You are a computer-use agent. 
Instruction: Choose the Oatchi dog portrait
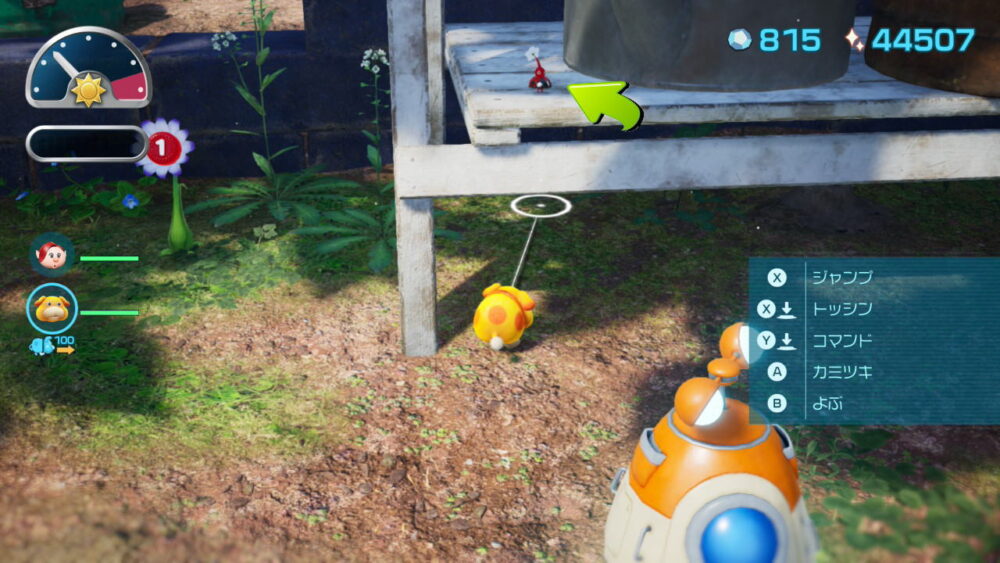point(52,309)
